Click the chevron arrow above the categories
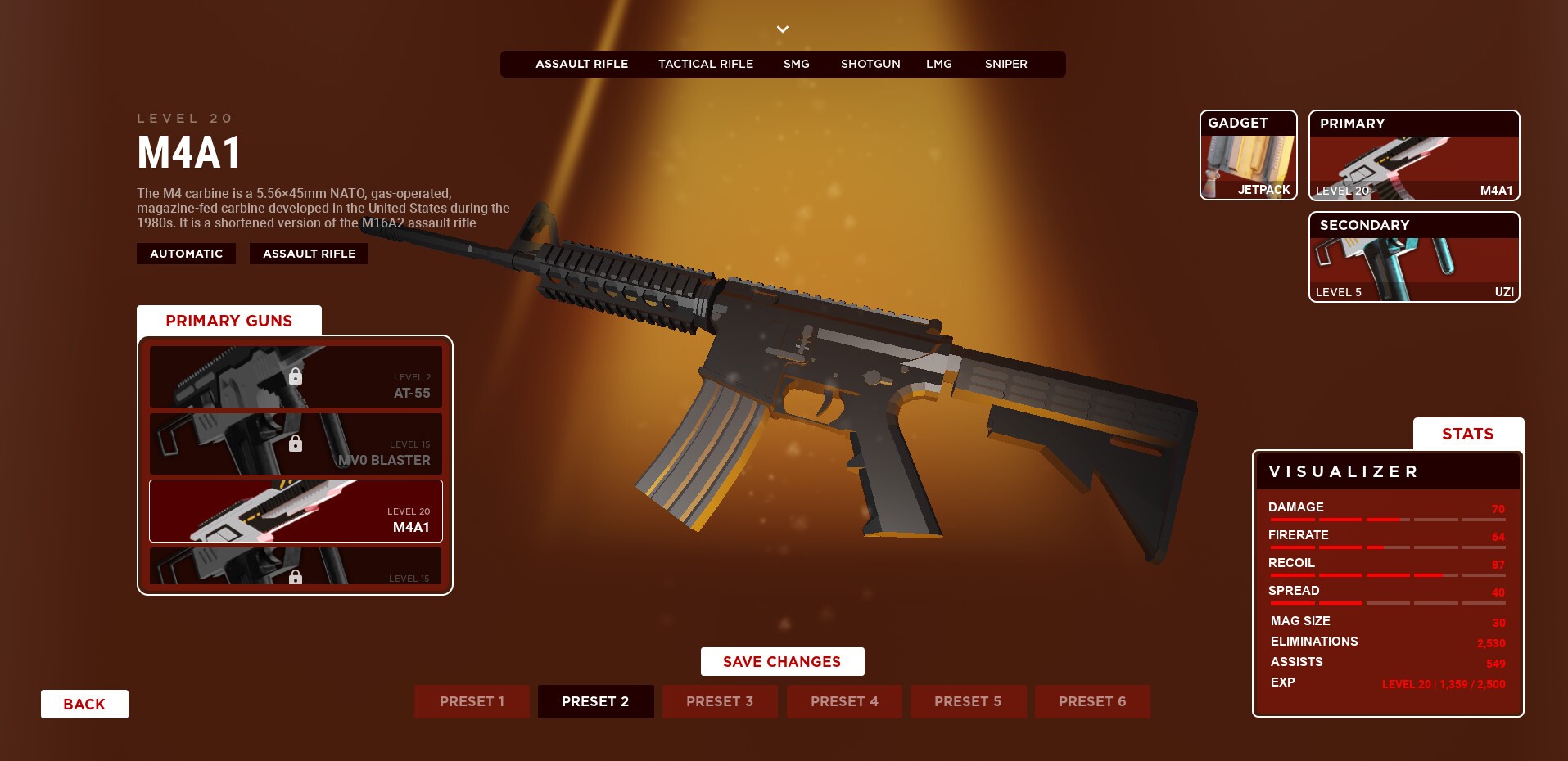Viewport: 1568px width, 761px height. point(783,29)
